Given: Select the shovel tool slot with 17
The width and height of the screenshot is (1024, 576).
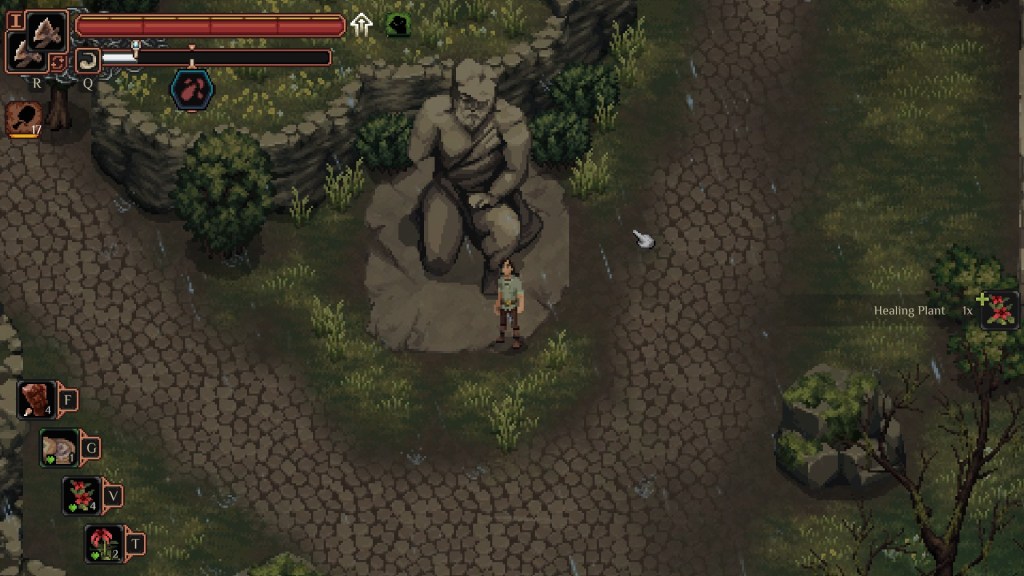Looking at the screenshot, I should 24,119.
